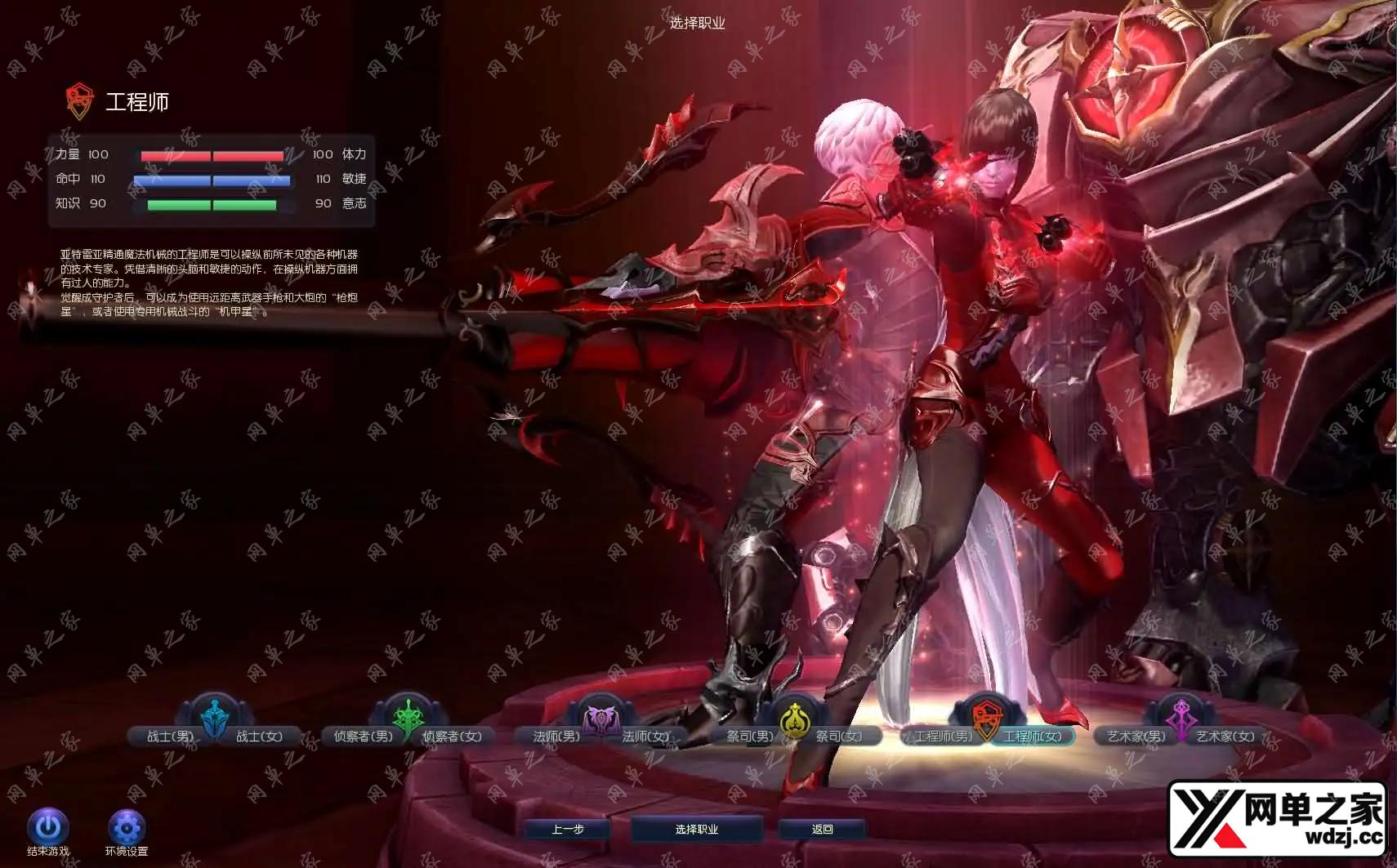This screenshot has width=1397, height=868.
Task: Pick the 法师(女) class option
Action: click(645, 737)
